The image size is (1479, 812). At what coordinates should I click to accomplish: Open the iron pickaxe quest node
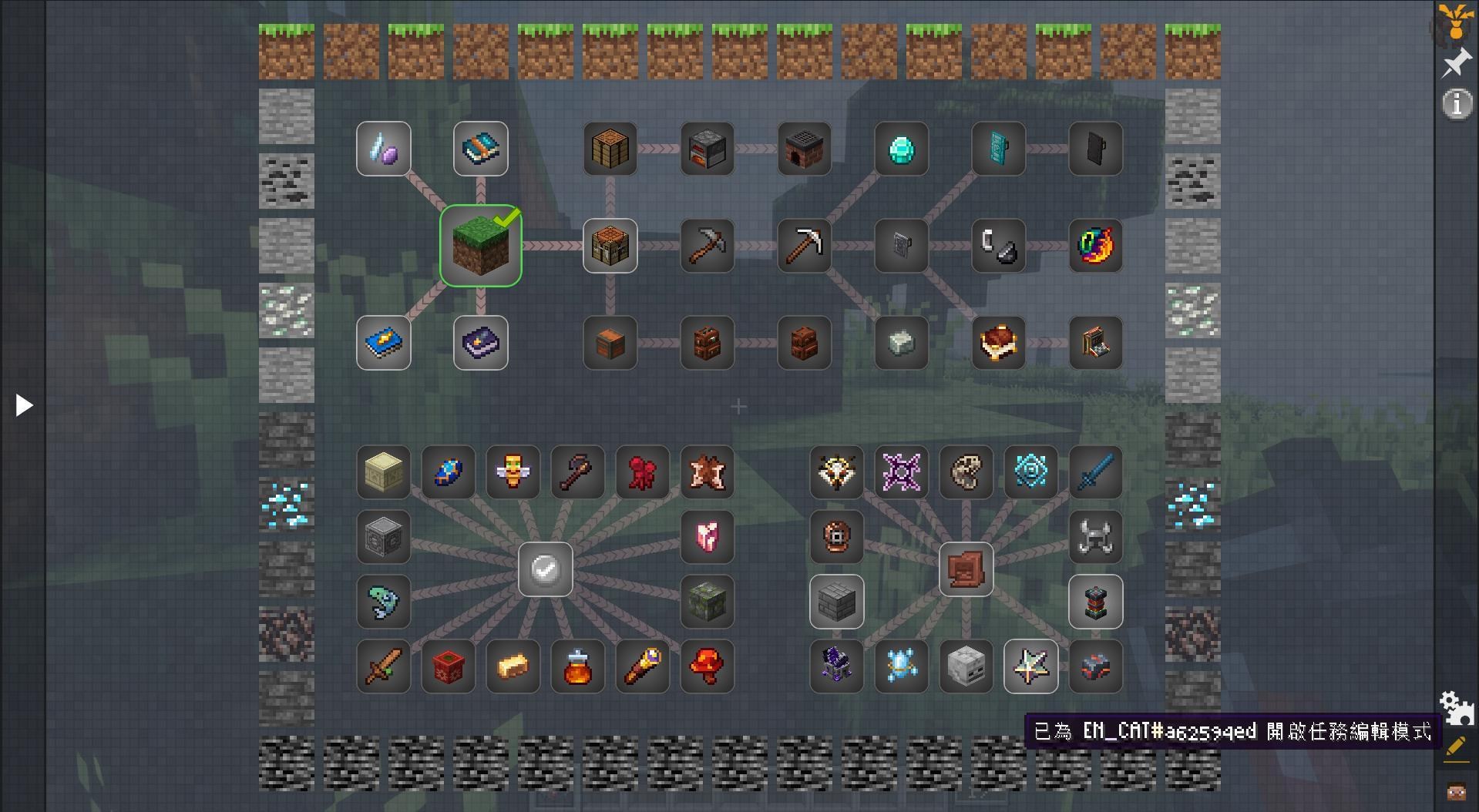pos(804,246)
